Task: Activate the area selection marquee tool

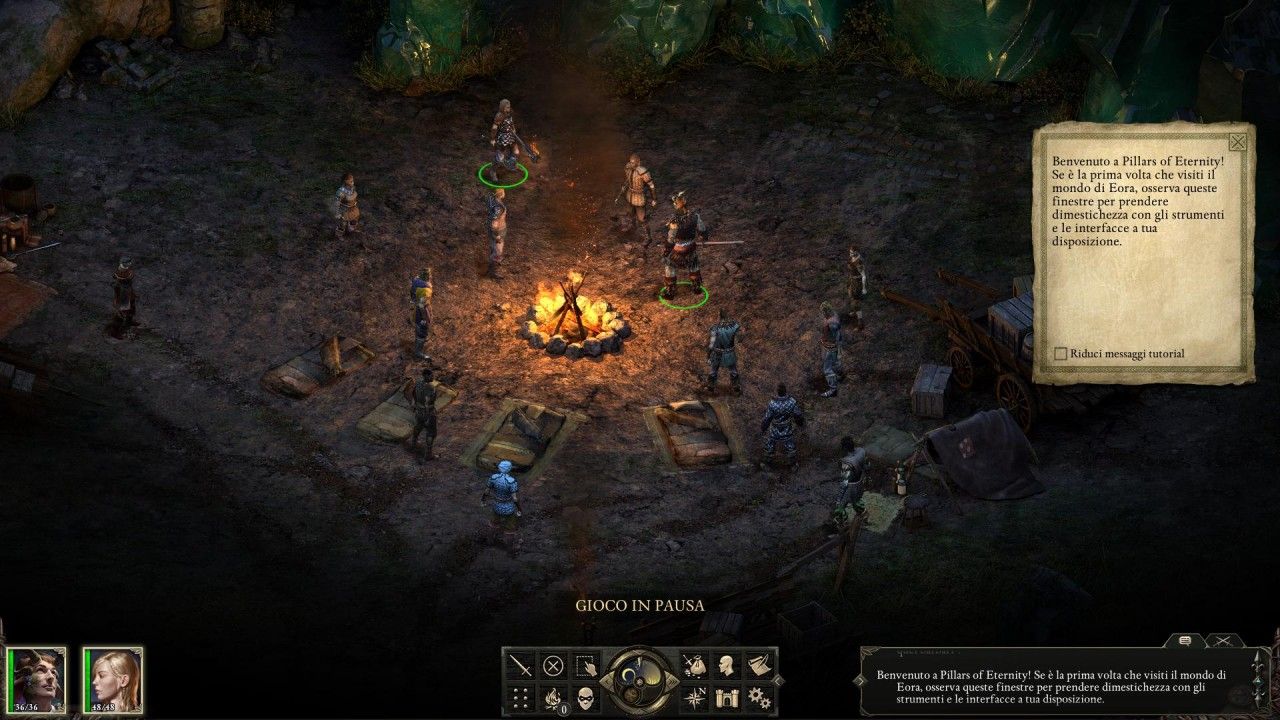Action: 585,665
